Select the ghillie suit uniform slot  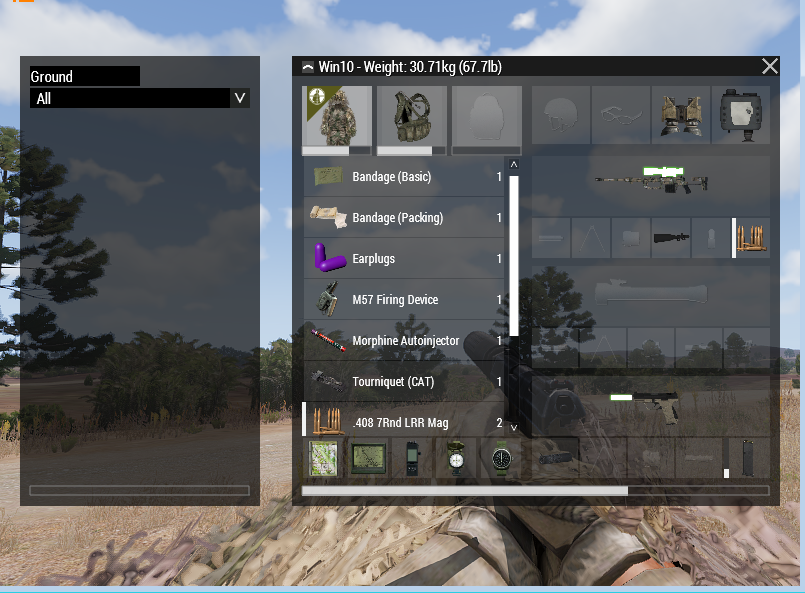click(x=337, y=119)
